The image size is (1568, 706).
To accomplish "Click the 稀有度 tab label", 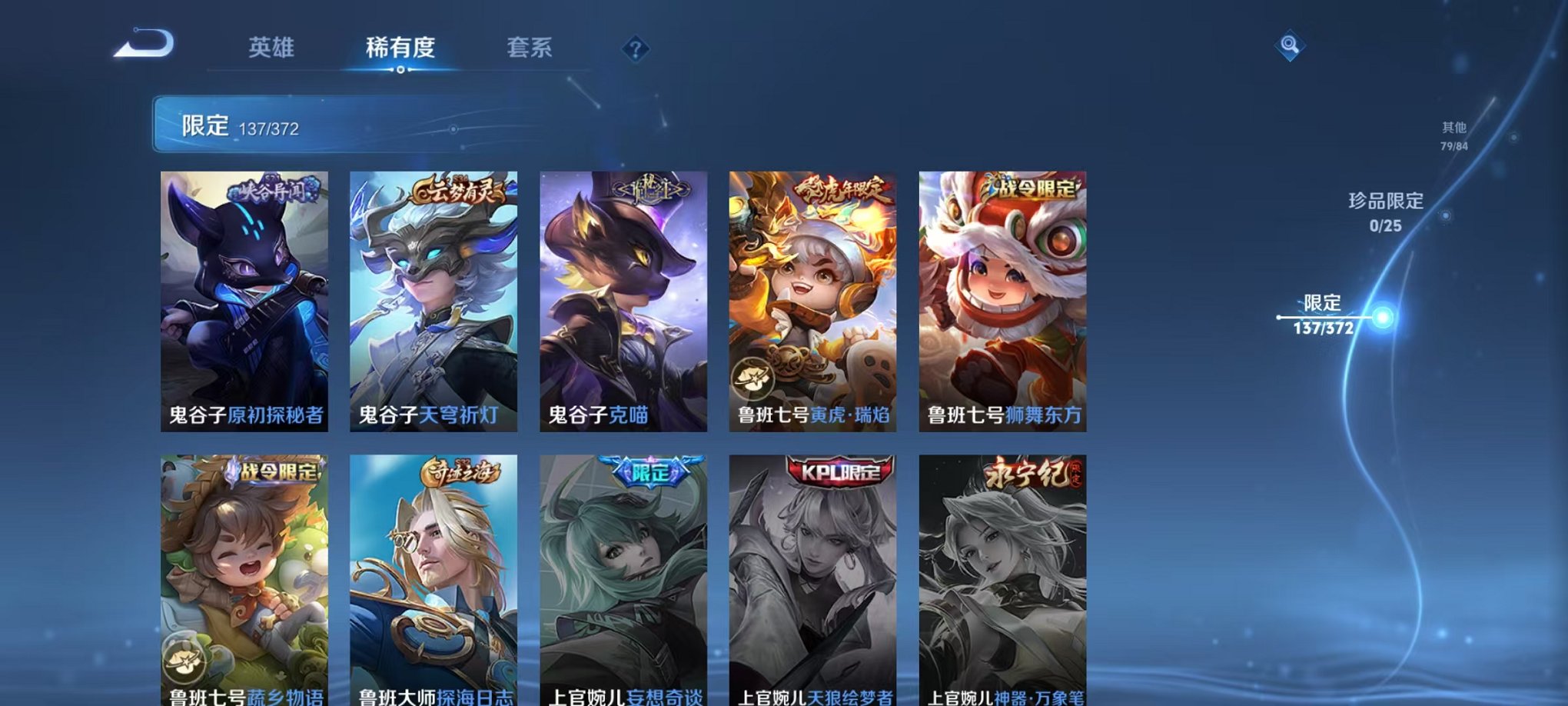I will click(x=399, y=48).
